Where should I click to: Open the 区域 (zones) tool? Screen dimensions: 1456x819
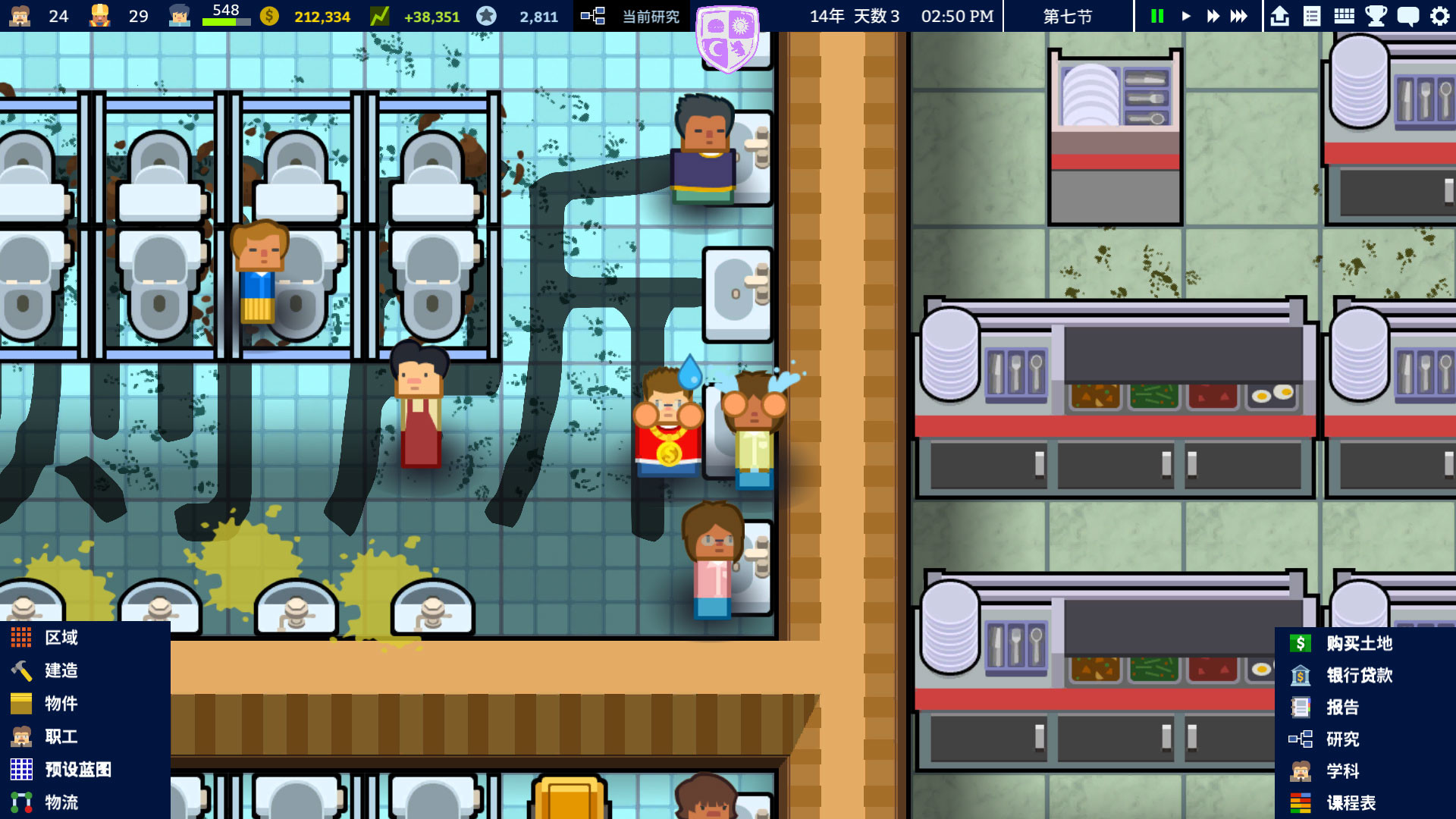click(58, 637)
